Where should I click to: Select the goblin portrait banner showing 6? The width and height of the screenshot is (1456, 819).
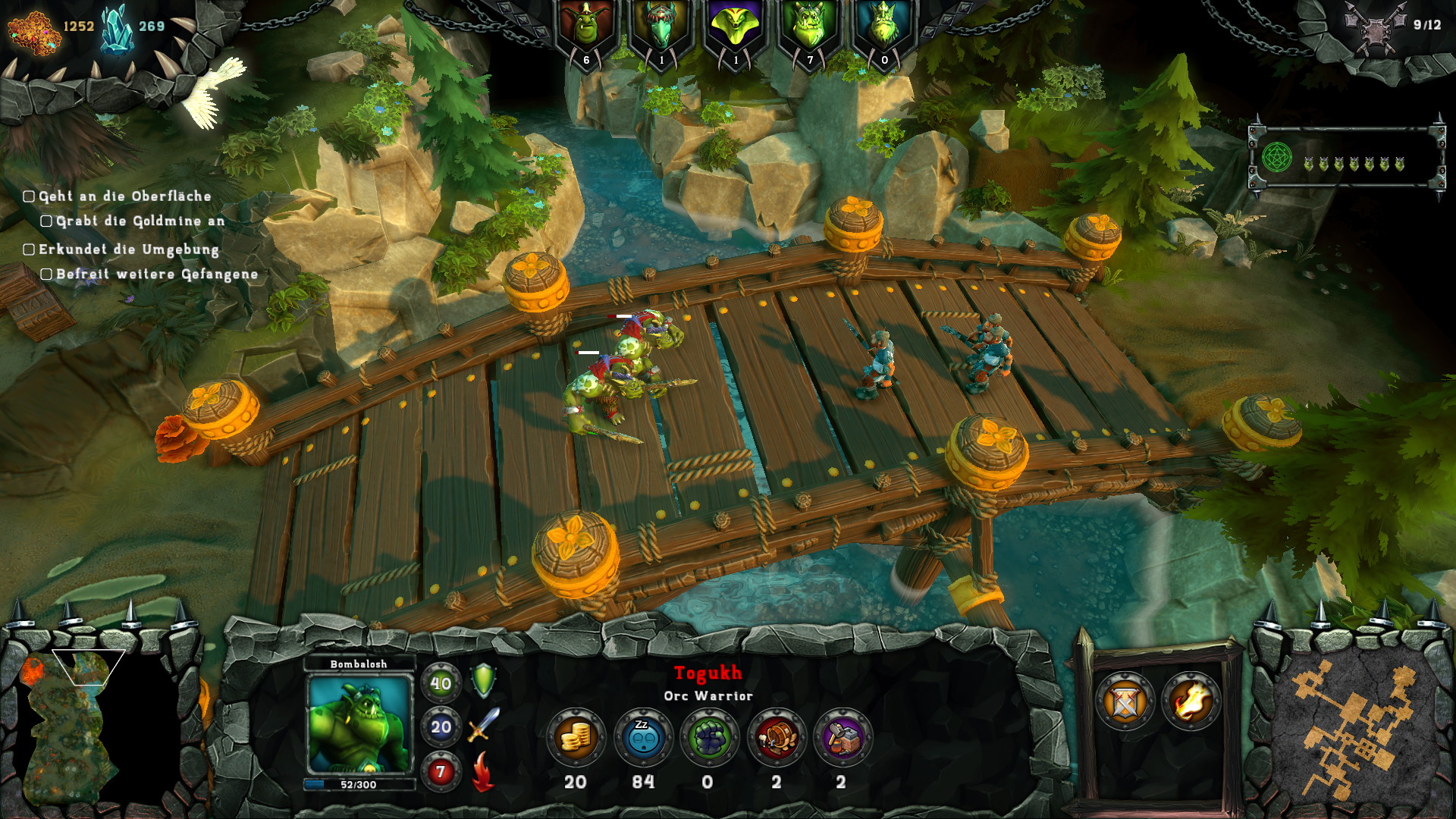click(x=585, y=27)
